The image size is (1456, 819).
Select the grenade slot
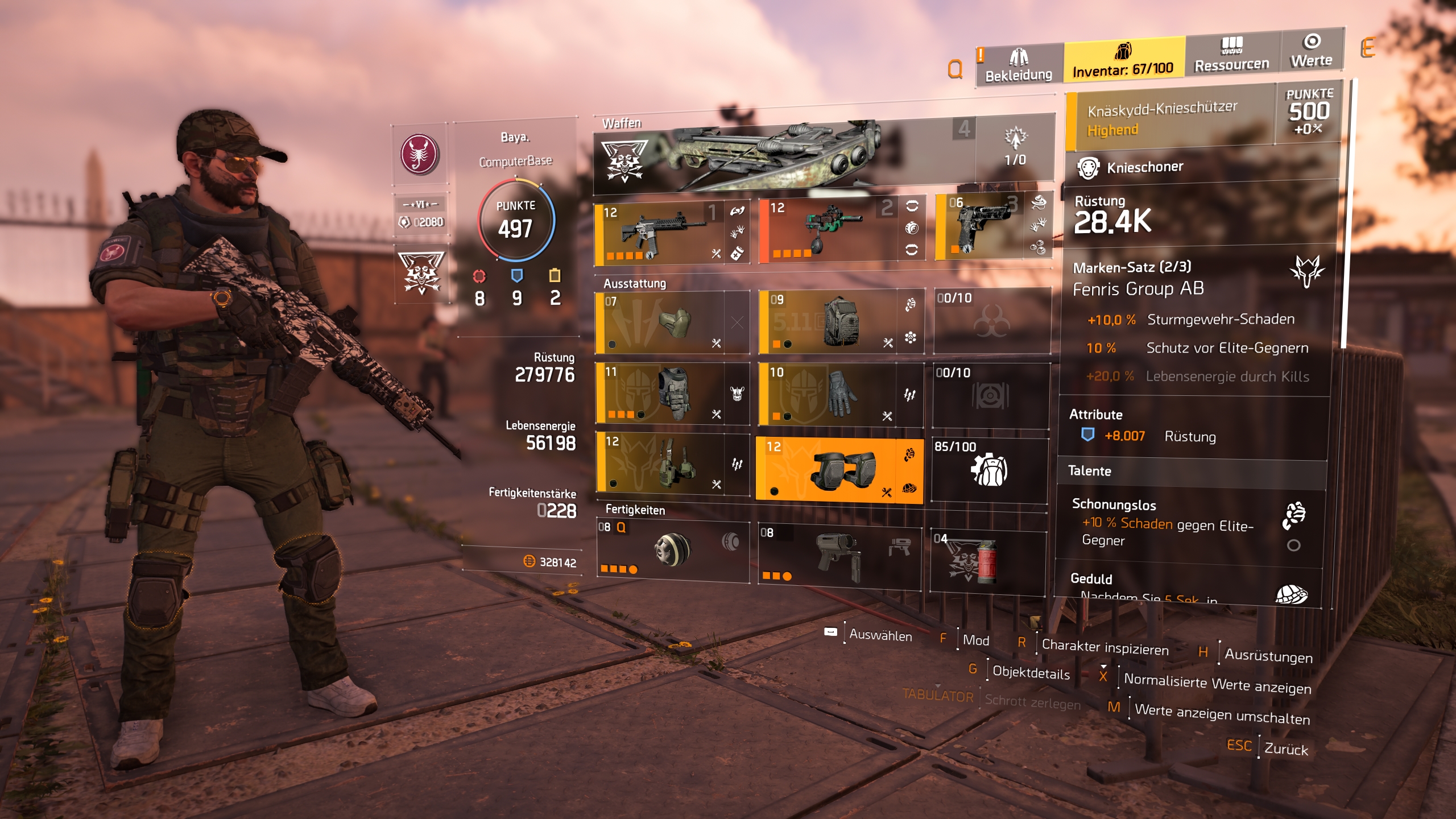click(987, 561)
